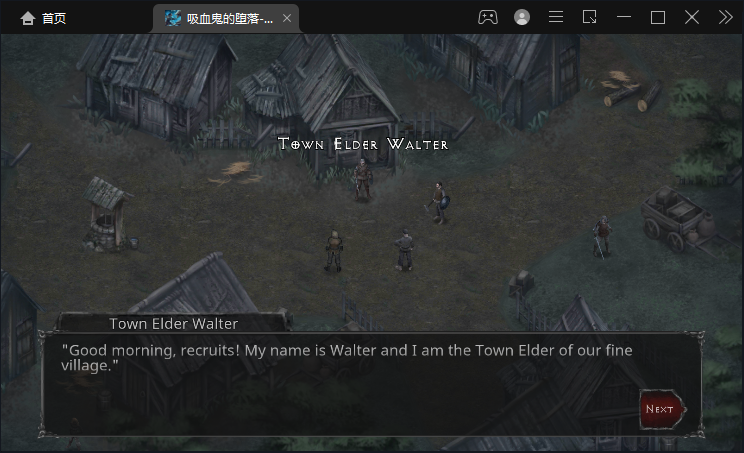Expand the side panel with double arrows

726,17
